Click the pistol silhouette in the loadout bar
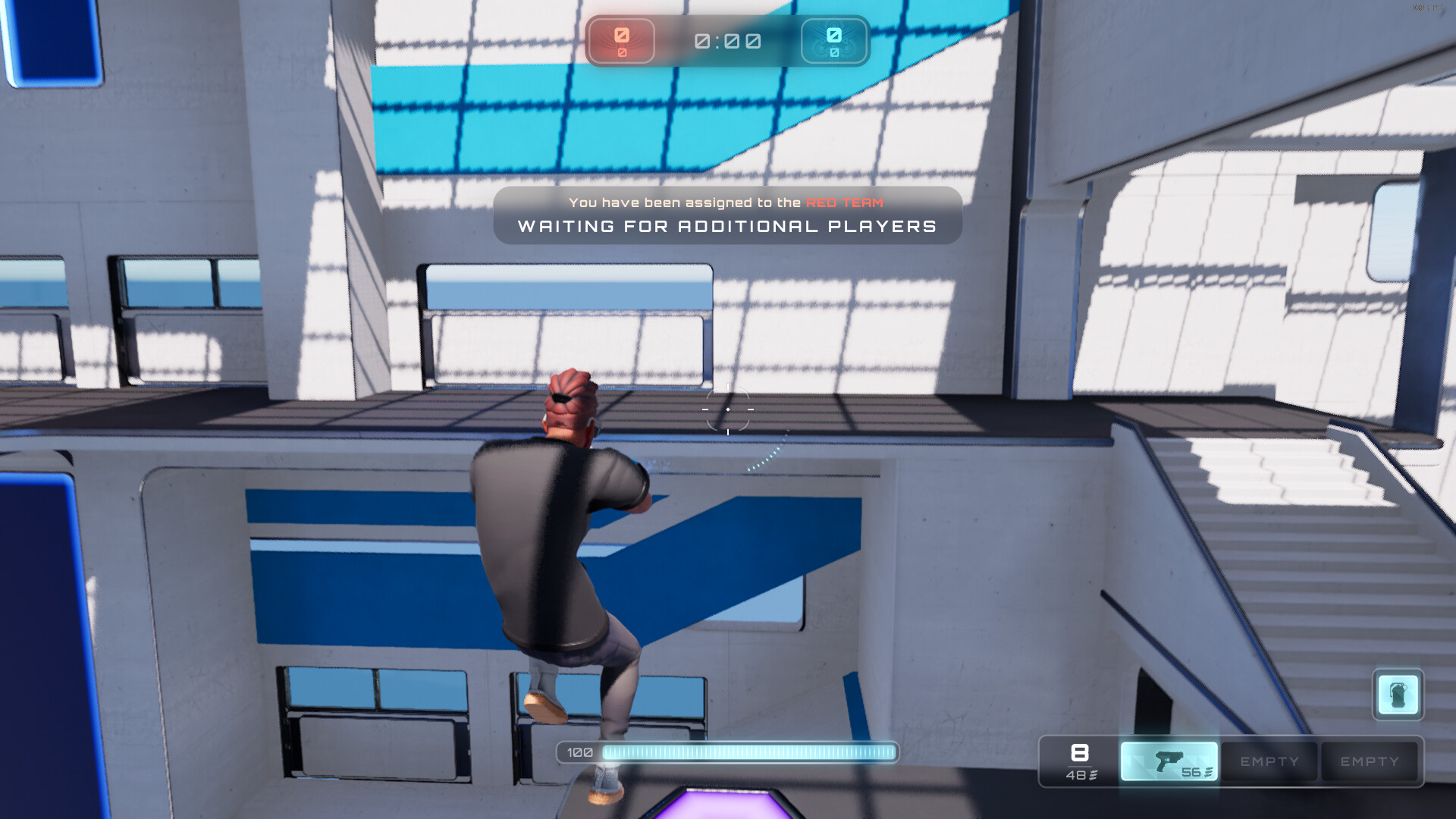Image resolution: width=1456 pixels, height=819 pixels. point(1171,758)
